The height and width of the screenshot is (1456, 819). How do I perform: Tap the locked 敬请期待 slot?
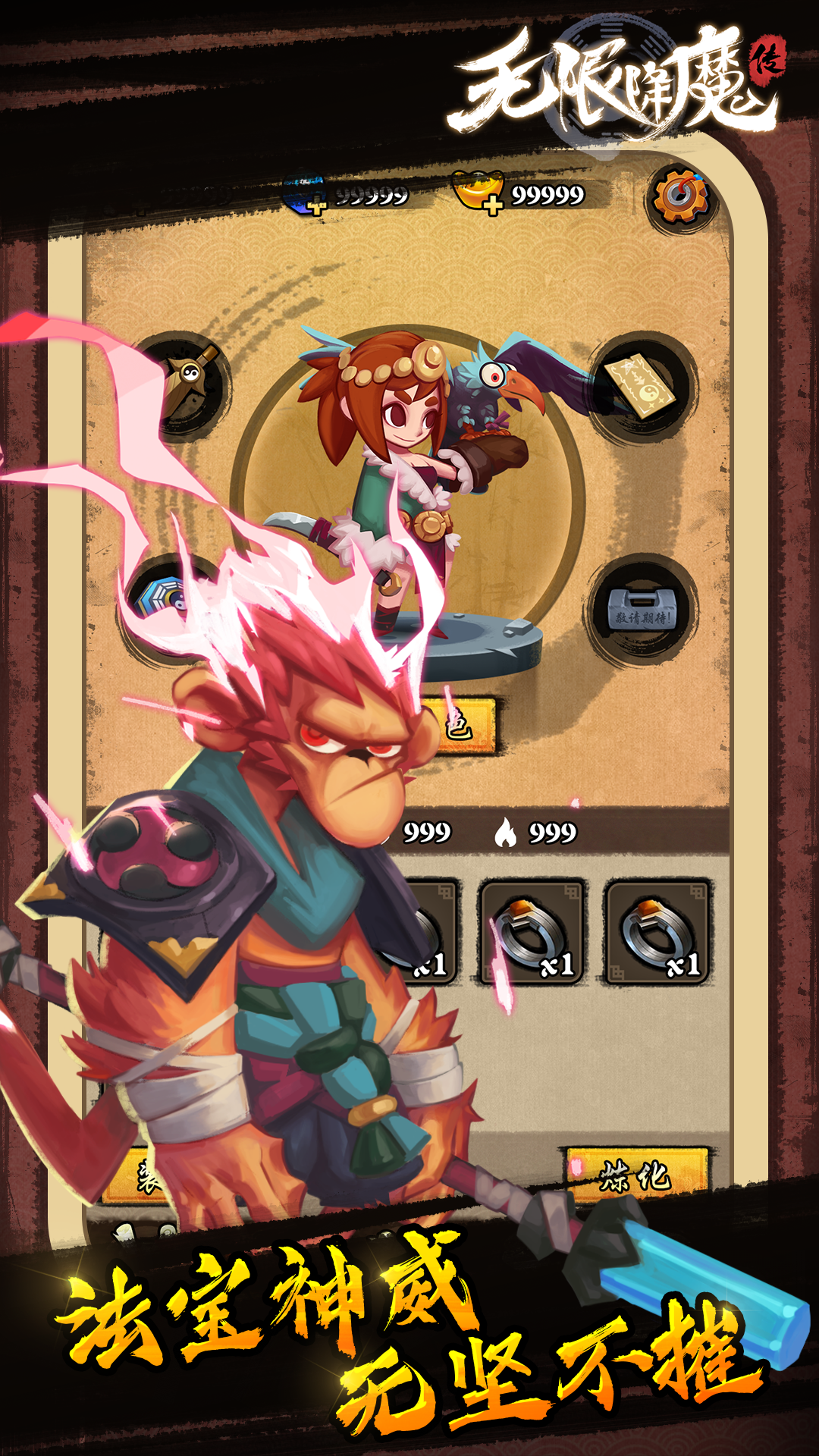(x=643, y=611)
